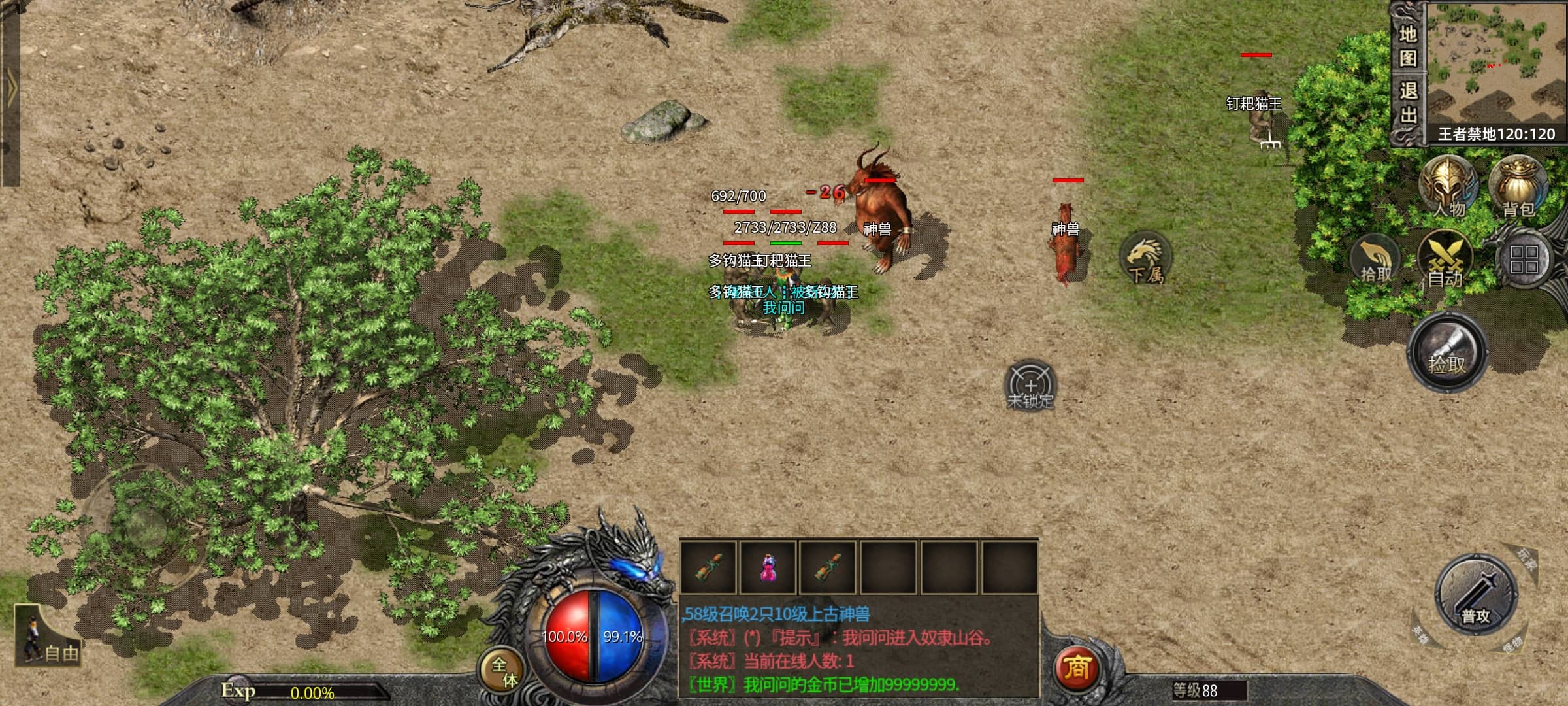Tap the 捡取 gauntlet pickup button
Screen dimensions: 1568x706
[x=1447, y=353]
